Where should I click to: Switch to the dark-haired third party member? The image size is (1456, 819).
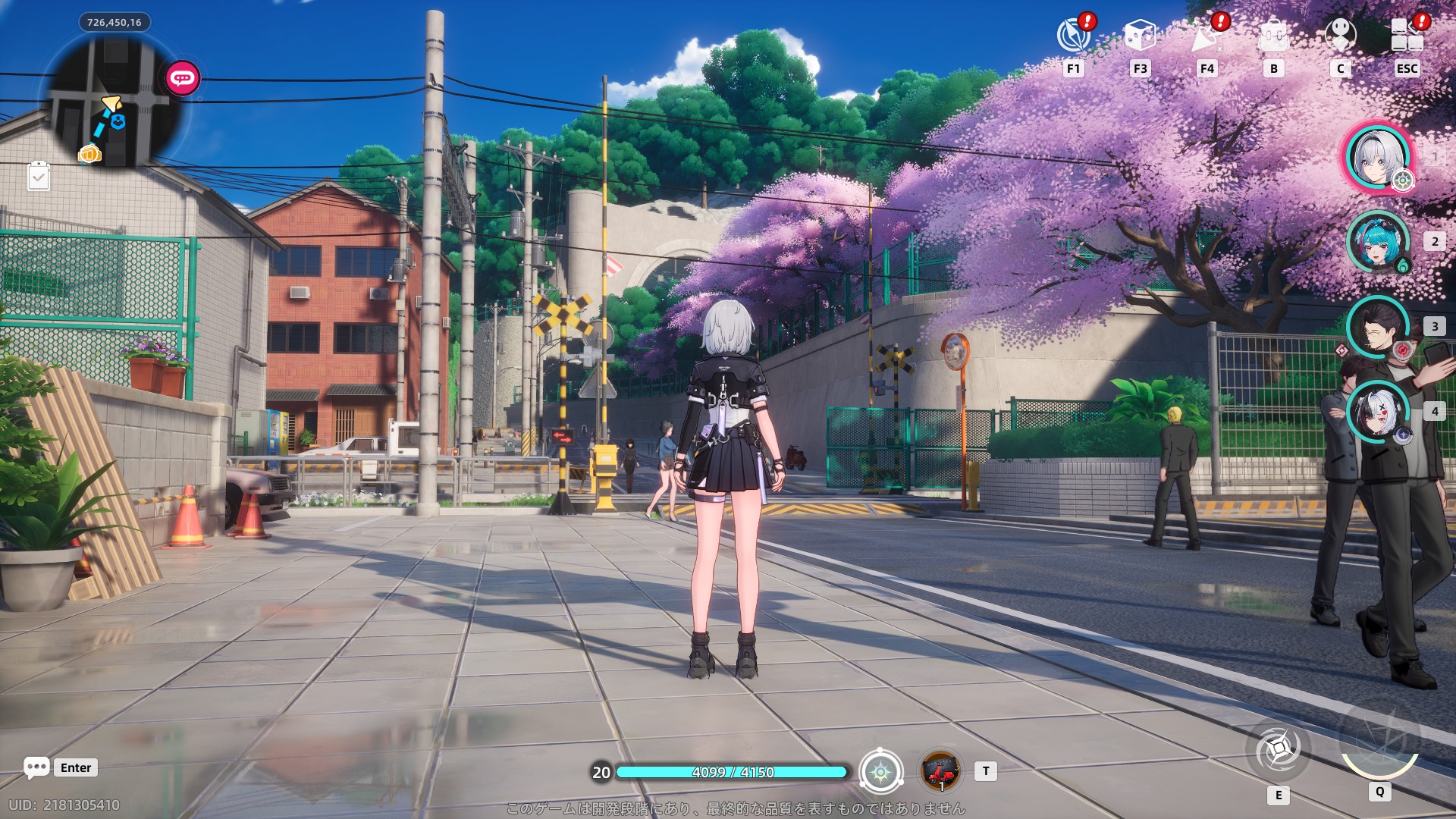[x=1376, y=327]
